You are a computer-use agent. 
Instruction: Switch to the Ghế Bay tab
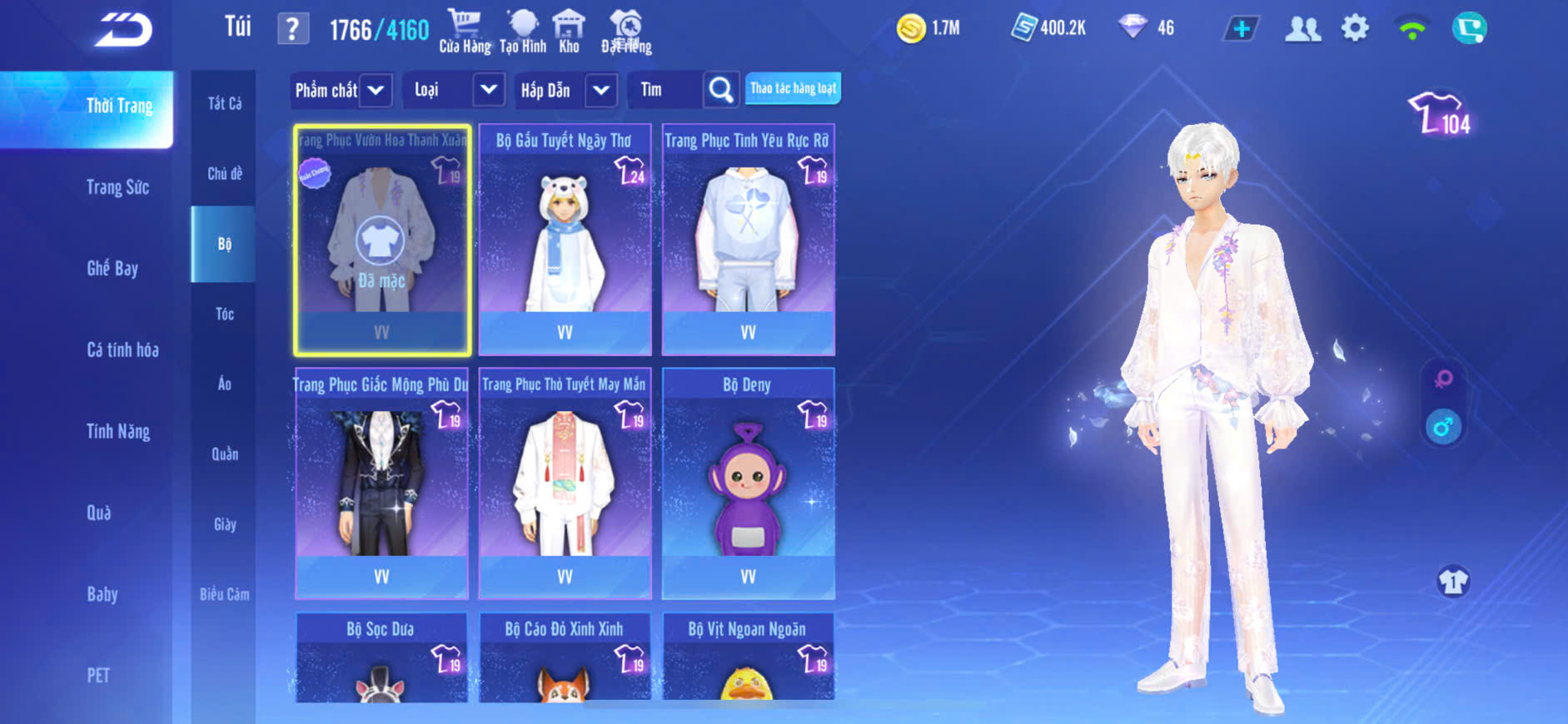tap(112, 268)
